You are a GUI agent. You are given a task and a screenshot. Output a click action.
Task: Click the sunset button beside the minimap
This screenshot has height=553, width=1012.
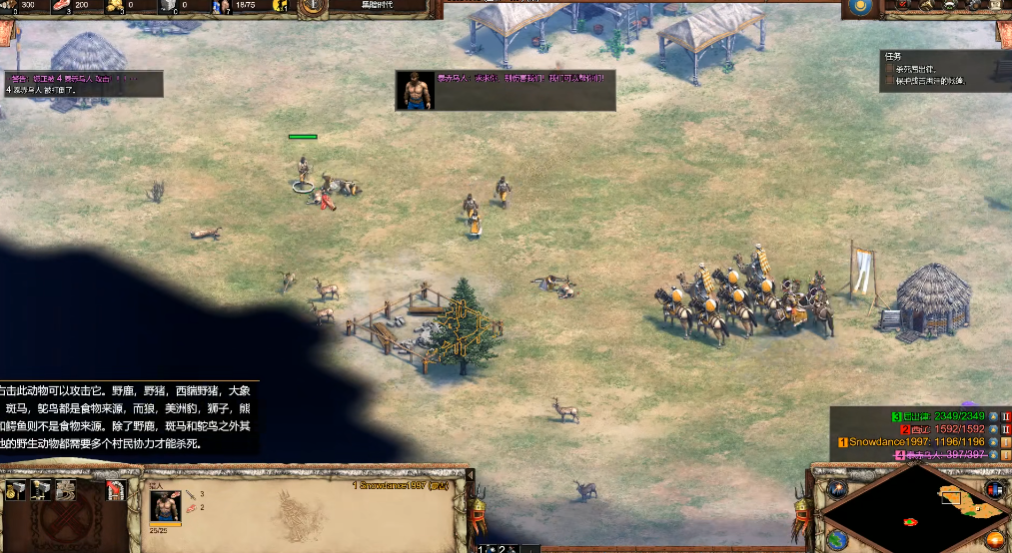995,540
